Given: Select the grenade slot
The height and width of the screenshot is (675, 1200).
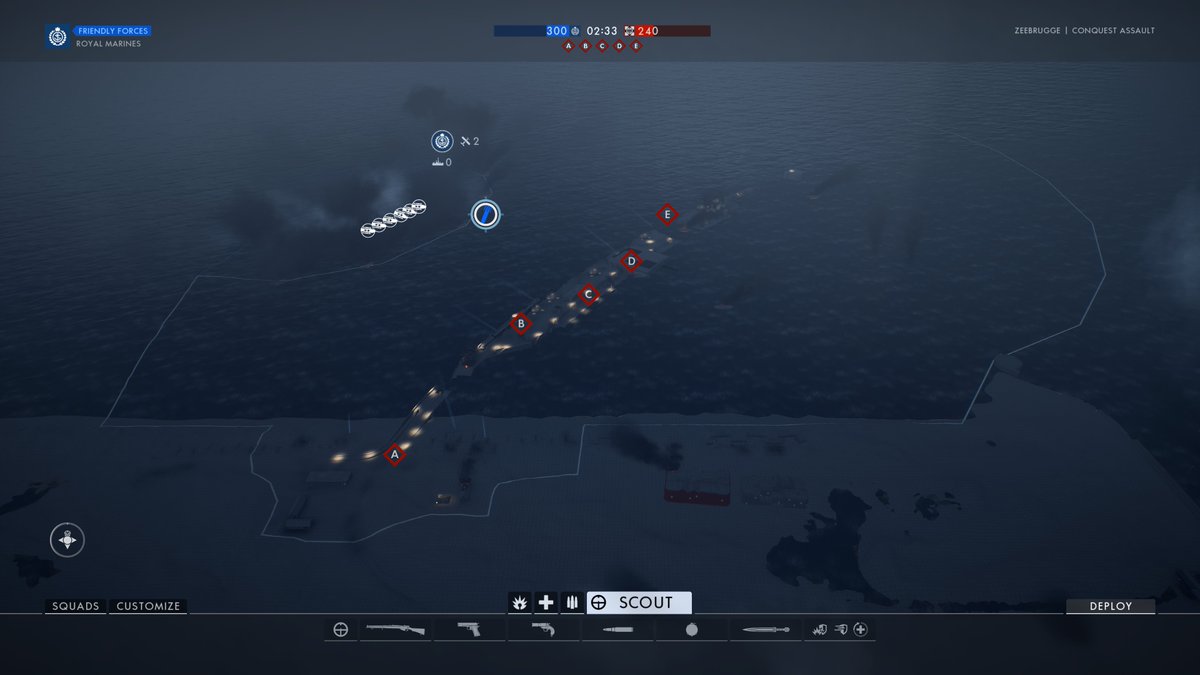Looking at the screenshot, I should coord(692,630).
